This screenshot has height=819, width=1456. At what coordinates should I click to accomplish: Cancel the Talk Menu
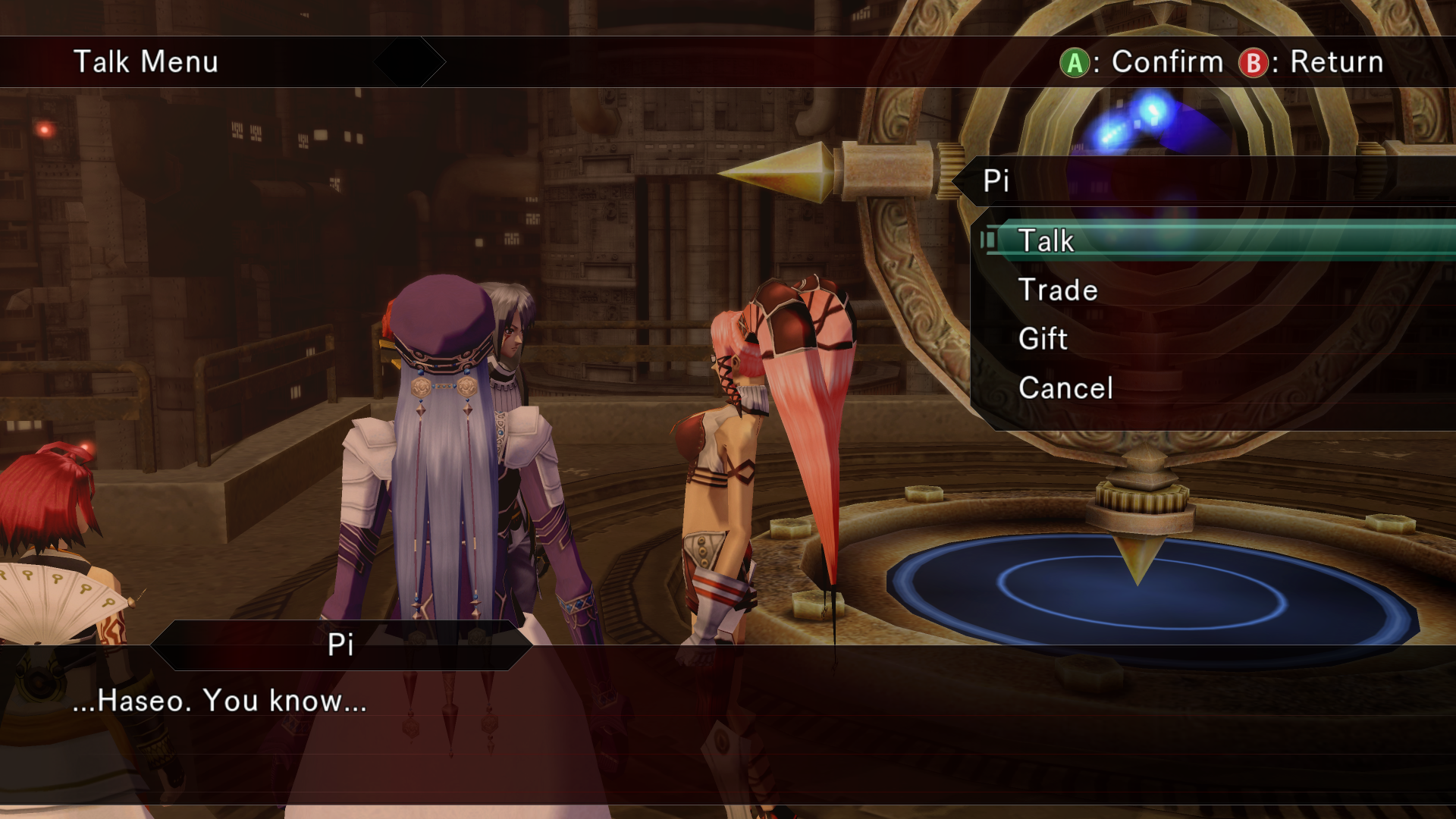pyautogui.click(x=1065, y=388)
